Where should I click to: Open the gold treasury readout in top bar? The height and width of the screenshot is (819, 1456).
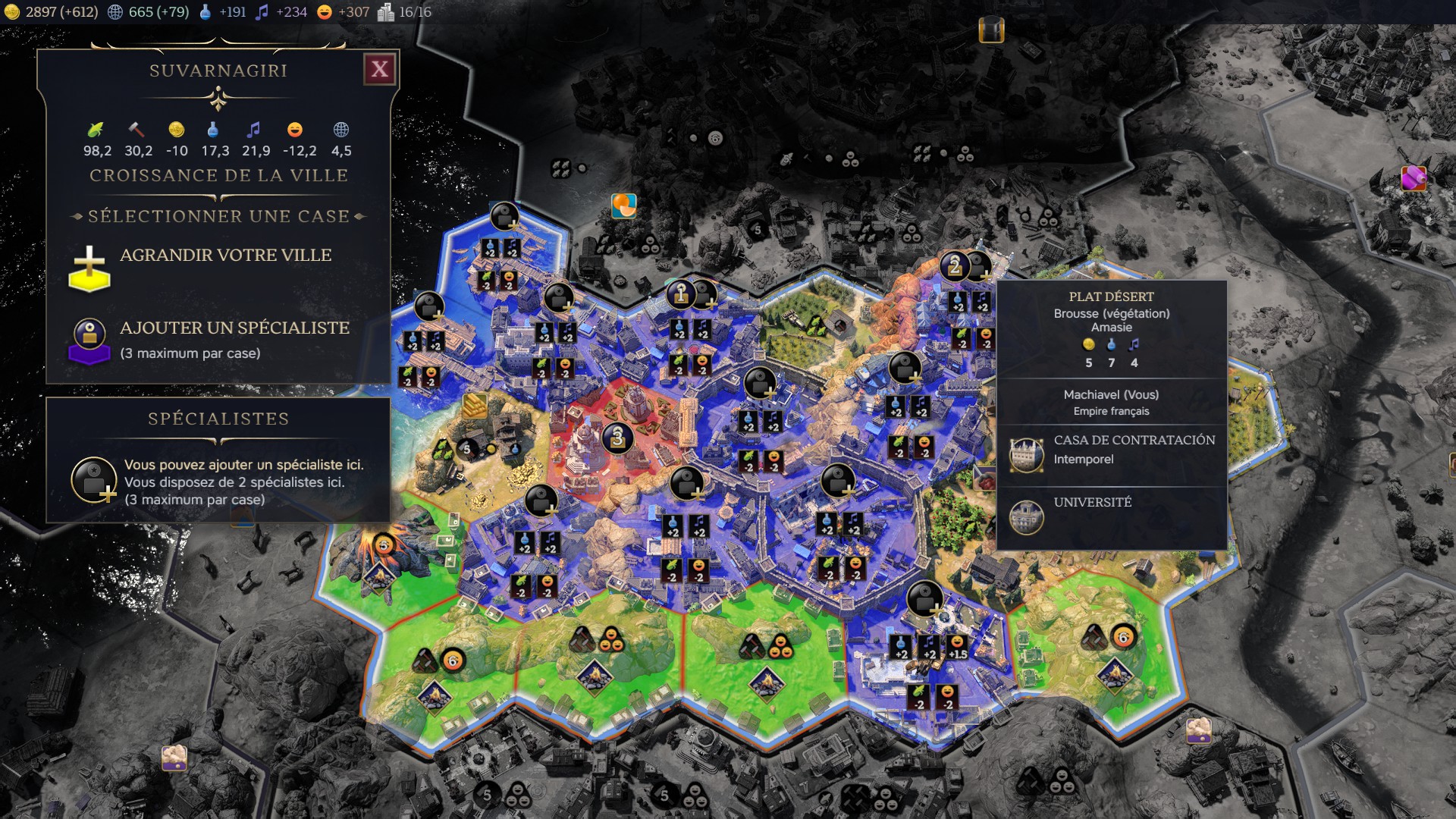(52, 12)
